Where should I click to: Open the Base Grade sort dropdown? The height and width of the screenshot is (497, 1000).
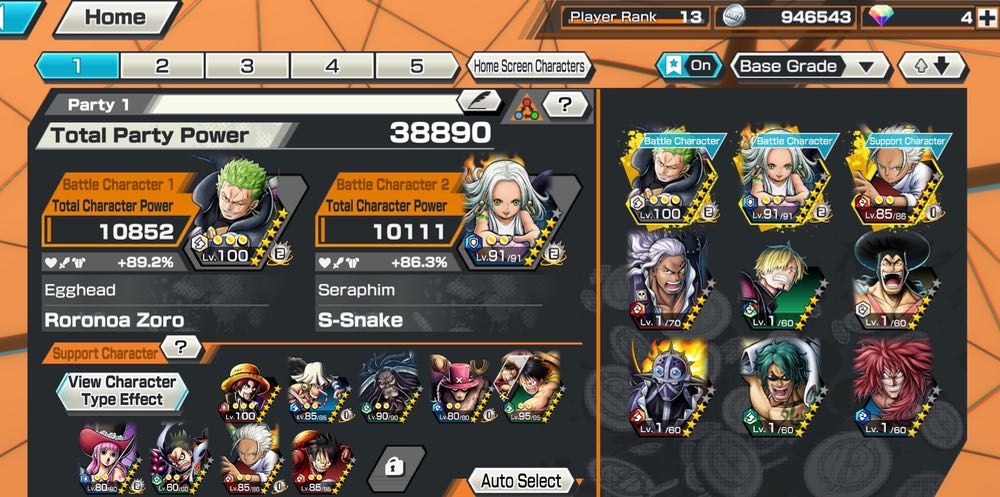point(810,67)
